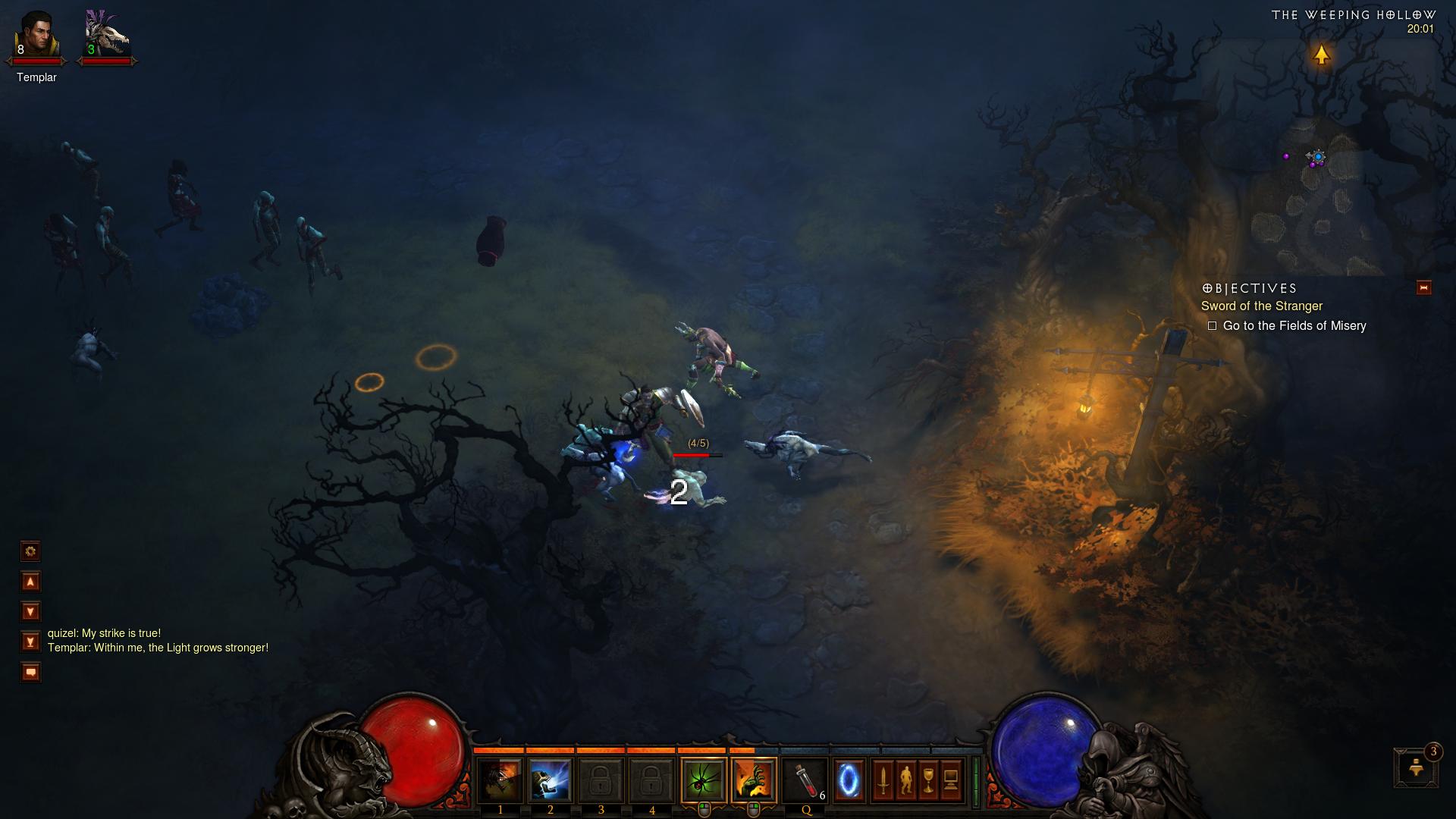Activate the grasping zombie hand skill
This screenshot has width=1456, height=819.
pos(754,780)
